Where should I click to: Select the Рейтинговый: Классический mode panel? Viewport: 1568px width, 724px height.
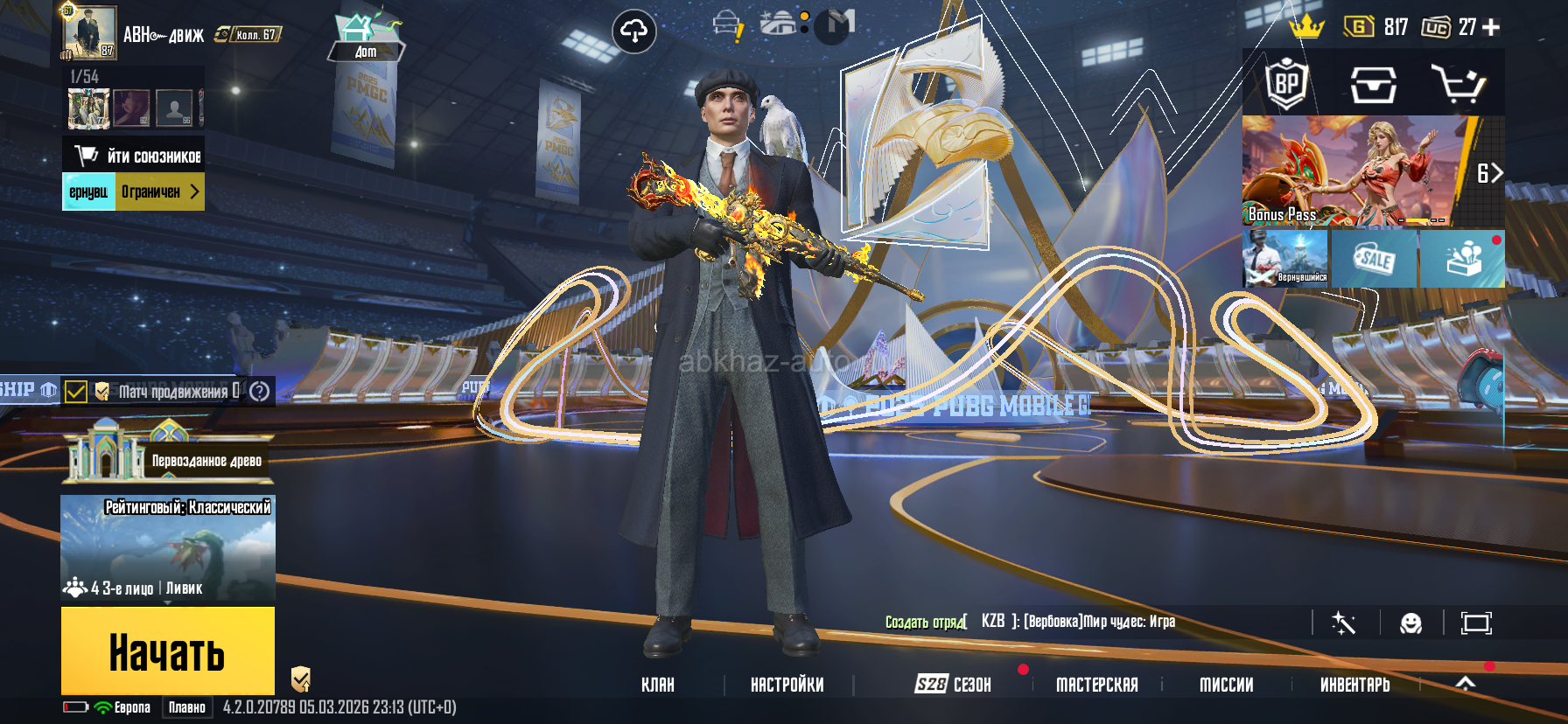(168, 548)
